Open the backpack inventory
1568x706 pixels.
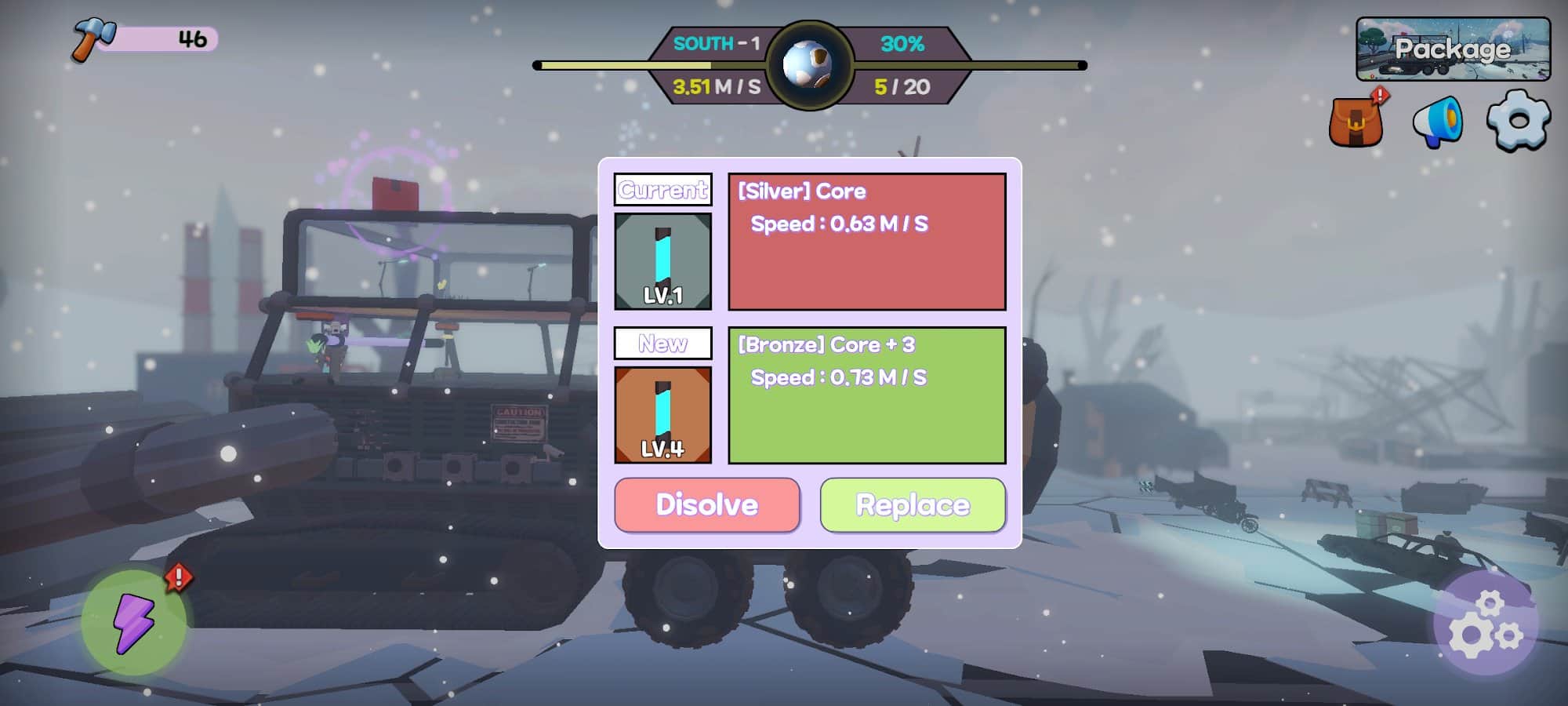pyautogui.click(x=1356, y=122)
